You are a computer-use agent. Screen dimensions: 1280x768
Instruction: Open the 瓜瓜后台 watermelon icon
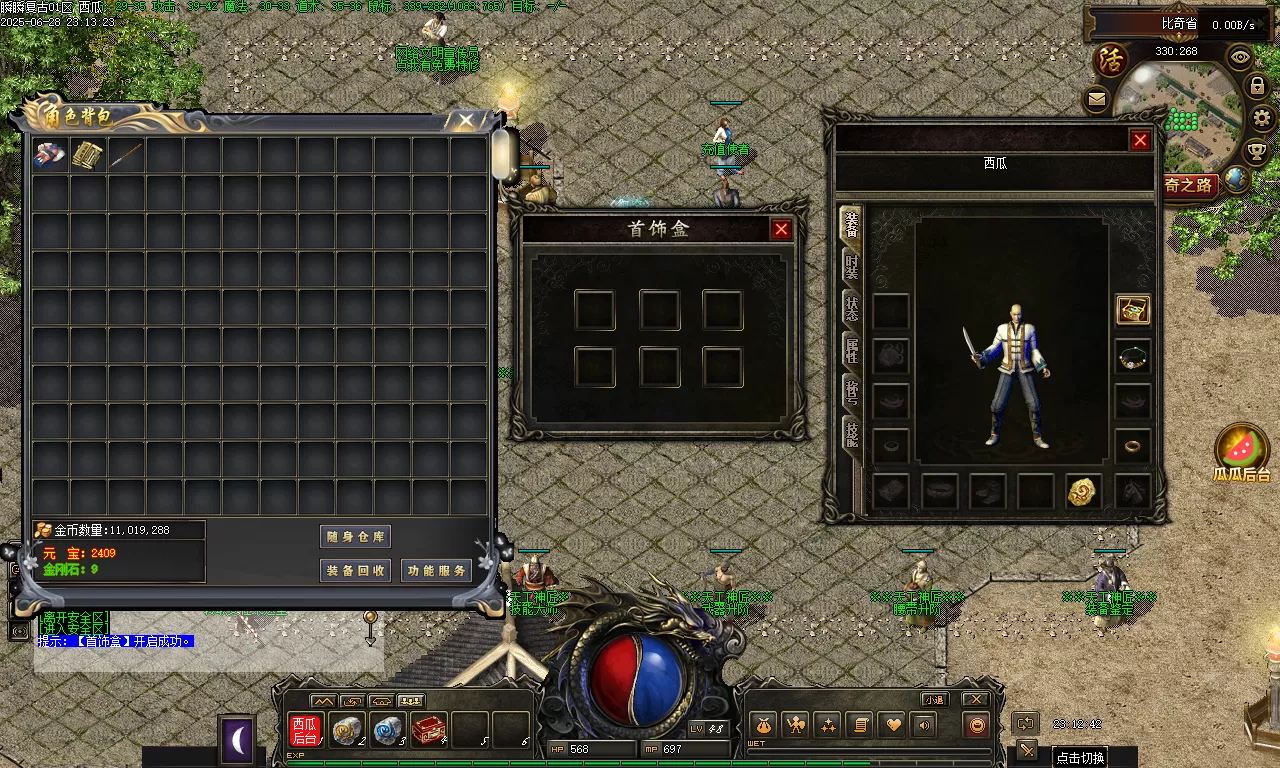pyautogui.click(x=1241, y=449)
